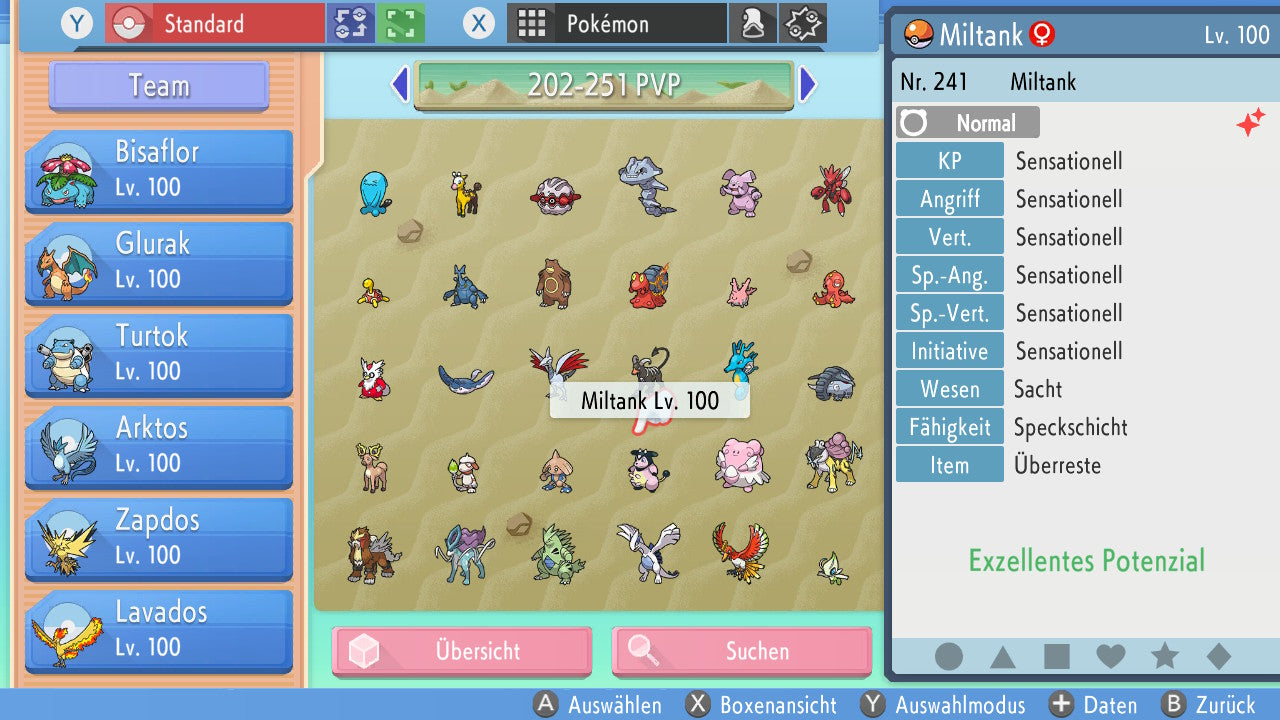This screenshot has height=720, width=1280.
Task: Open the Pokémon exchange icon top left
Action: pyautogui.click(x=350, y=23)
